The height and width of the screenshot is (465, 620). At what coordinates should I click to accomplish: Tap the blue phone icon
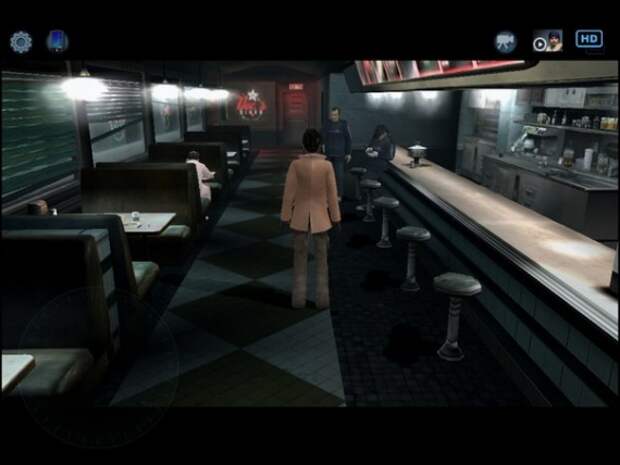(x=57, y=41)
